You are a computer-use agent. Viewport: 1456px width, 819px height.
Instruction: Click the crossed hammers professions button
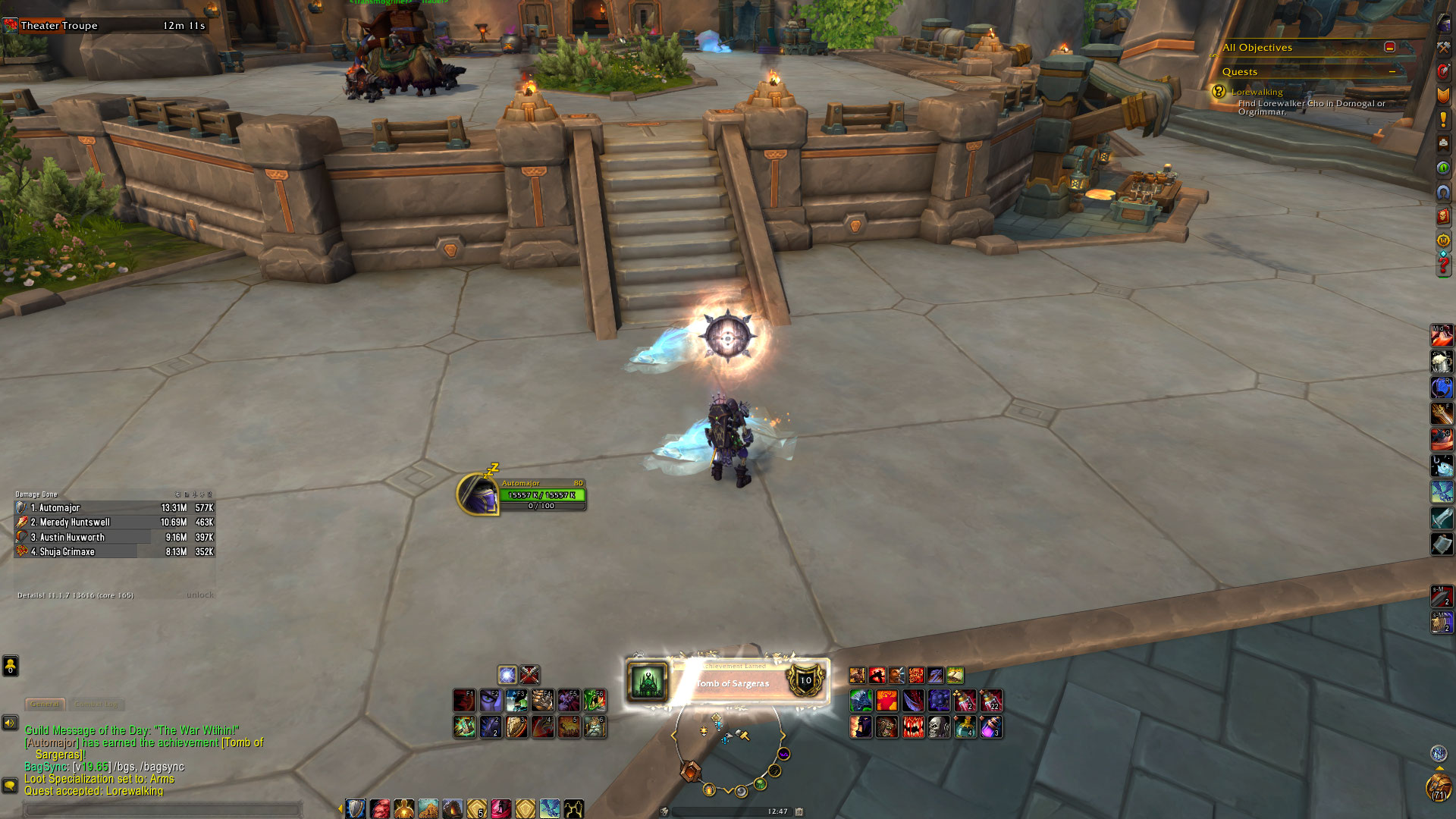1443,47
